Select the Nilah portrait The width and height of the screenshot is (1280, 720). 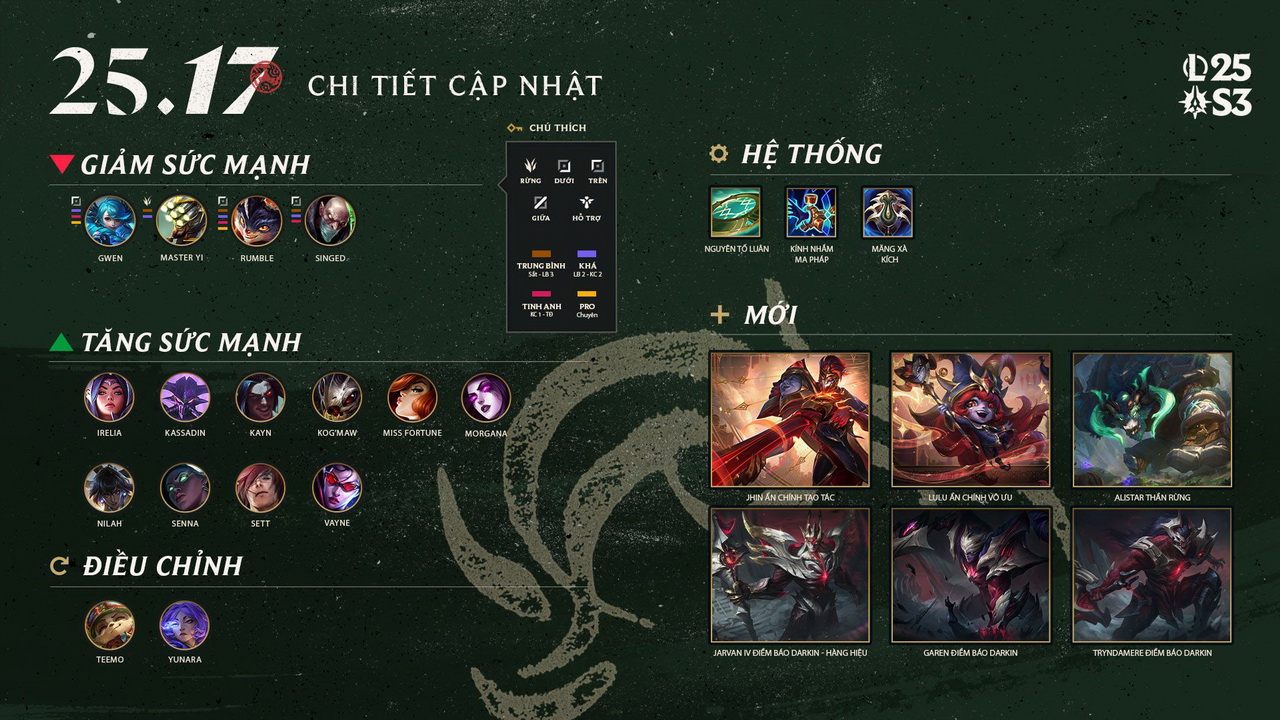[110, 488]
